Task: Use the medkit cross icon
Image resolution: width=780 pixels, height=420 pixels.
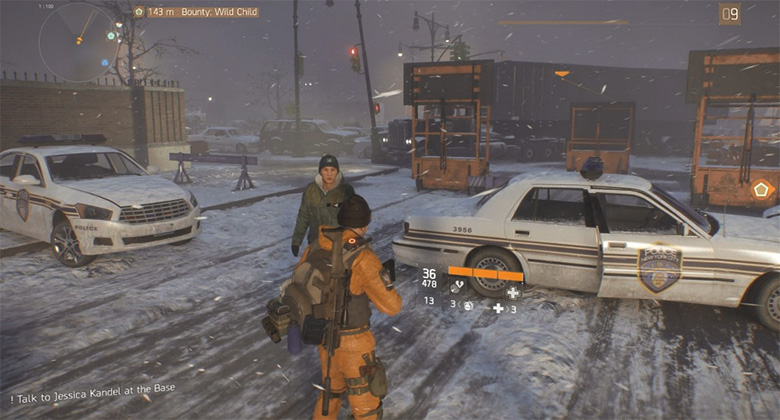Action: (x=498, y=308)
